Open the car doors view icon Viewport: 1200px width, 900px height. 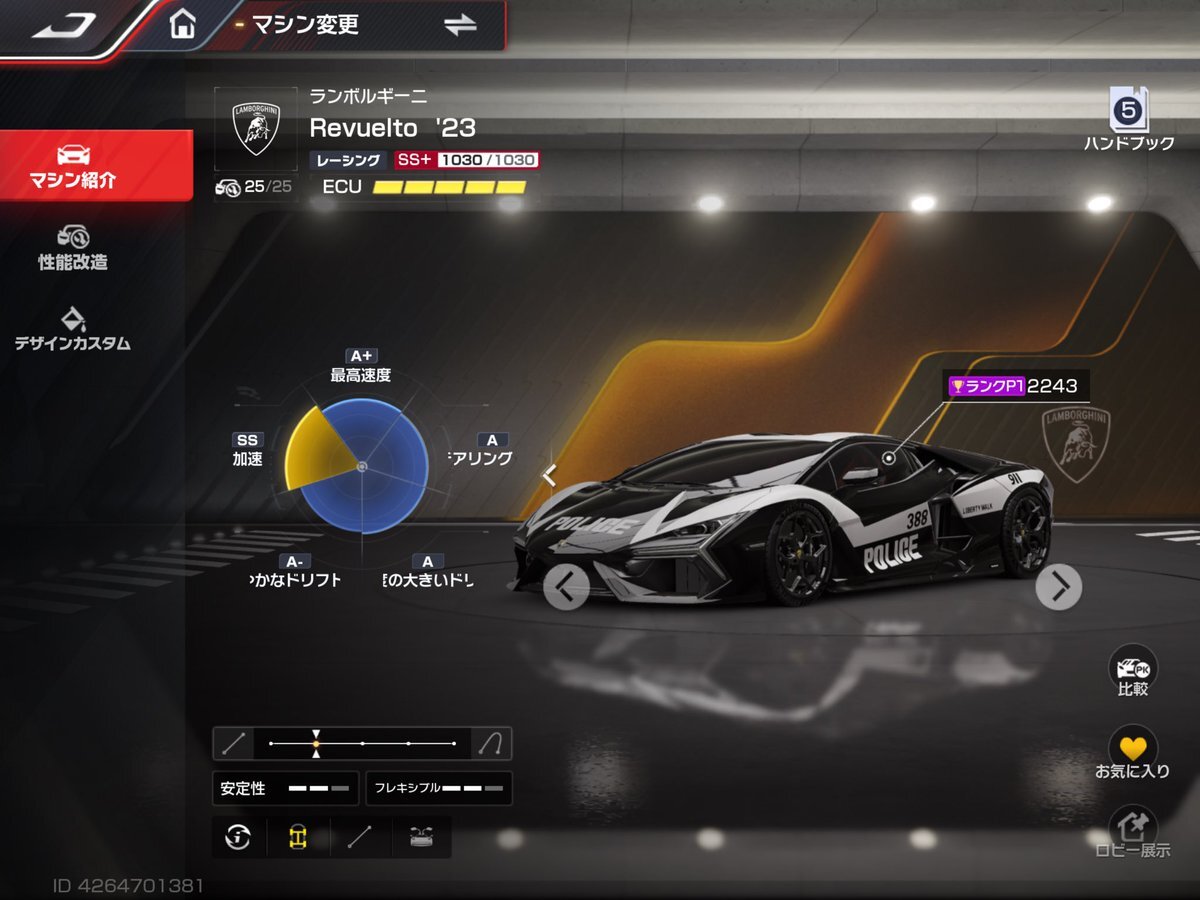point(420,837)
